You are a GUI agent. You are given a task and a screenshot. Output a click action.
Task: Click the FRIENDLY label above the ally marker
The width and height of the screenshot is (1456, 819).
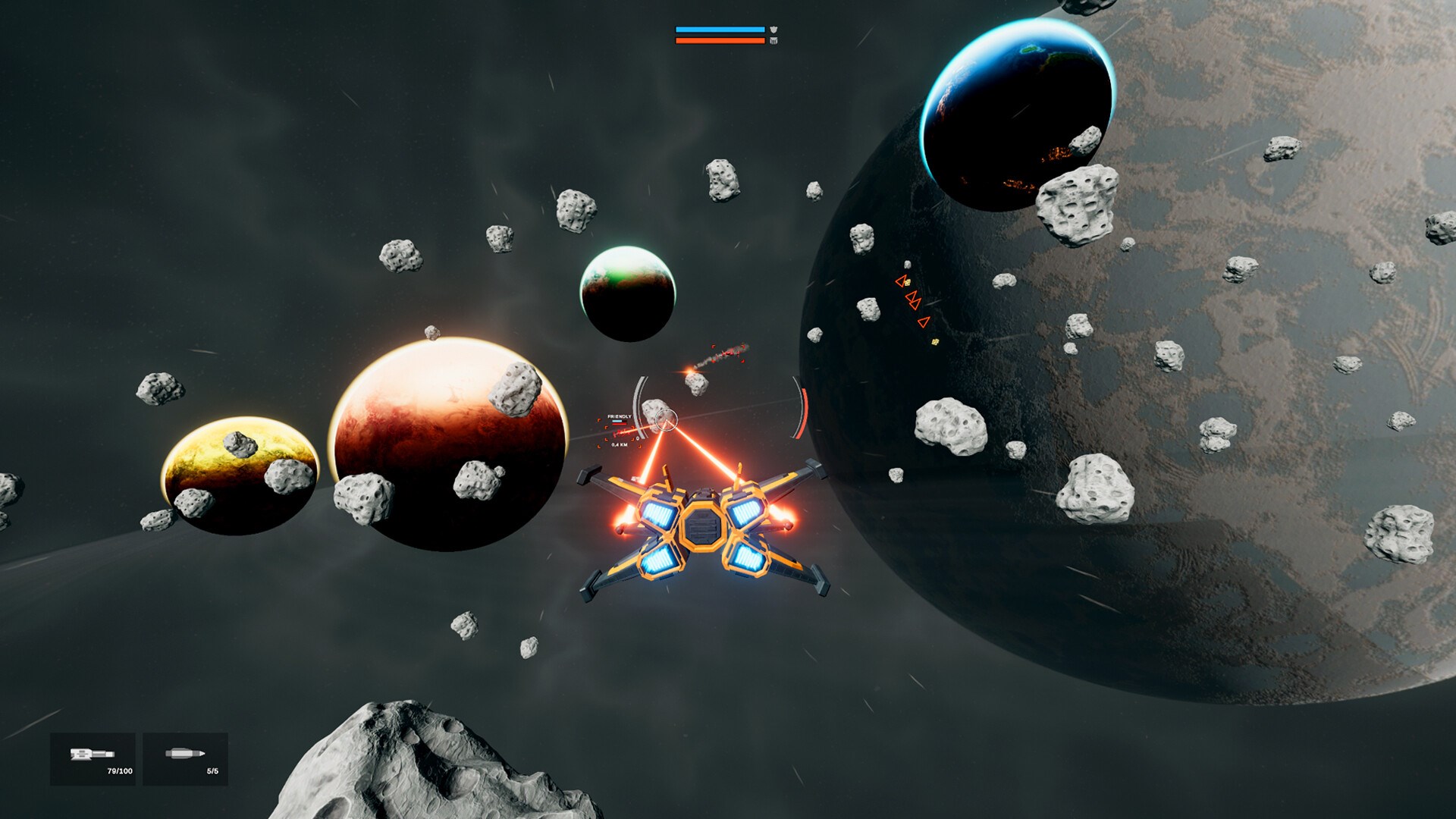(x=620, y=416)
